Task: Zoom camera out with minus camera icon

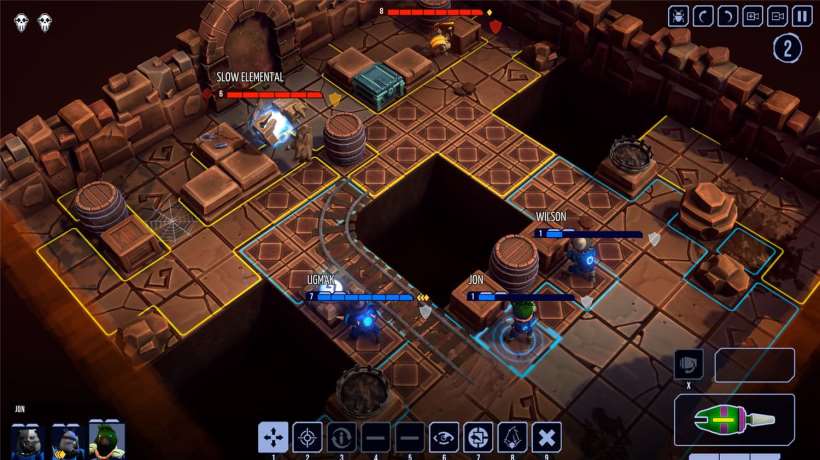Action: [x=777, y=16]
